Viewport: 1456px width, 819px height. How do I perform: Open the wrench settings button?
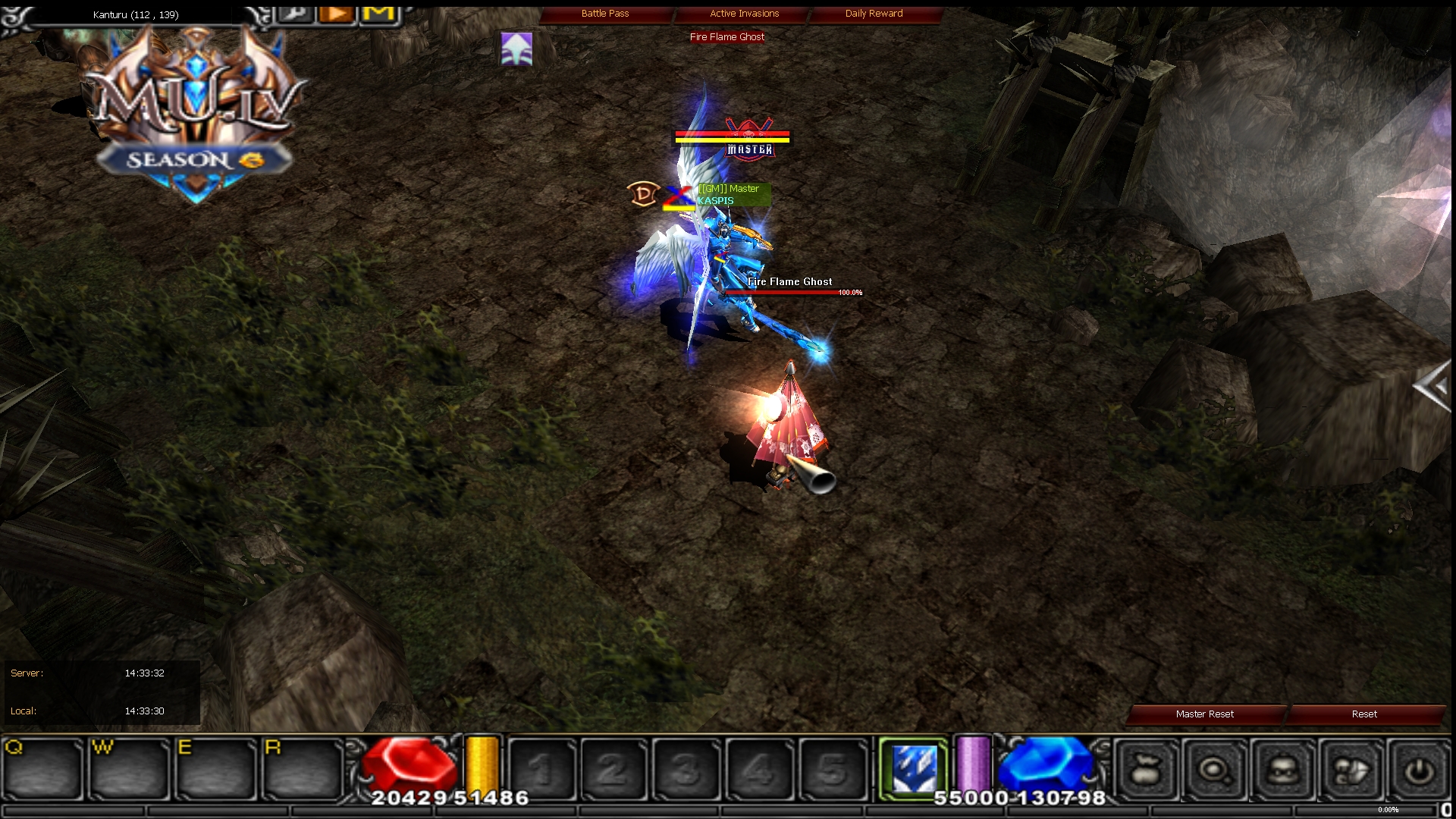point(296,14)
